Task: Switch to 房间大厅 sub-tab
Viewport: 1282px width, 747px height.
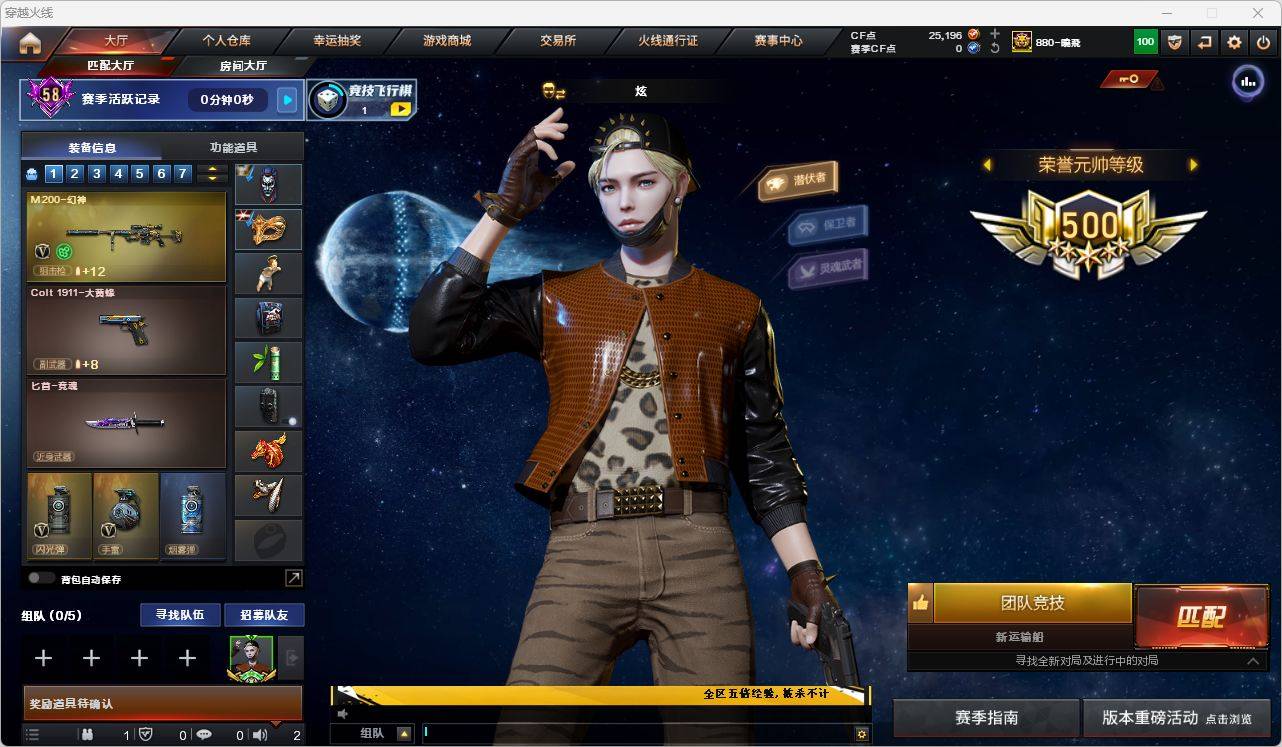Action: click(243, 66)
